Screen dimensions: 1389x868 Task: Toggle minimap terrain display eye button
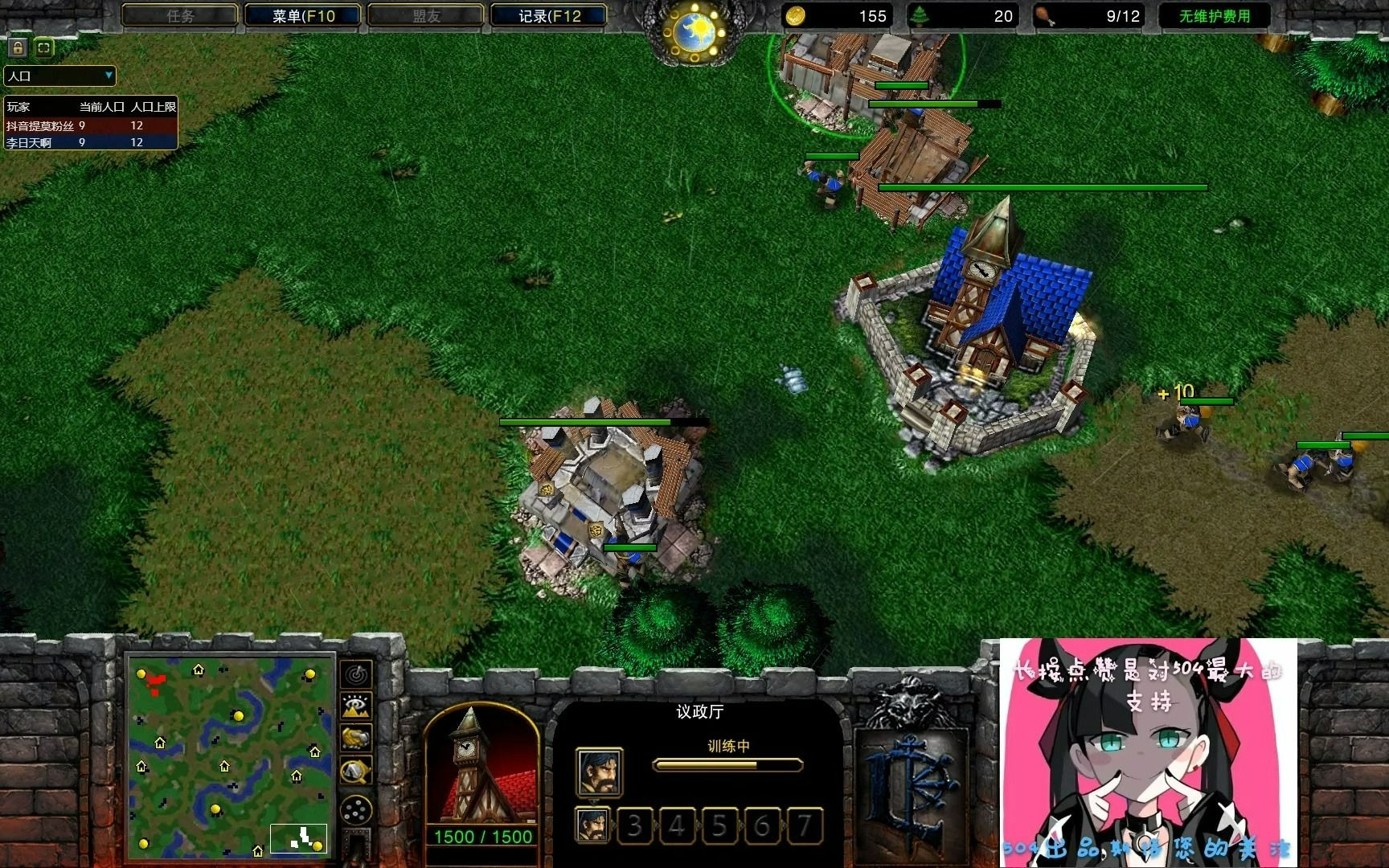tap(356, 706)
